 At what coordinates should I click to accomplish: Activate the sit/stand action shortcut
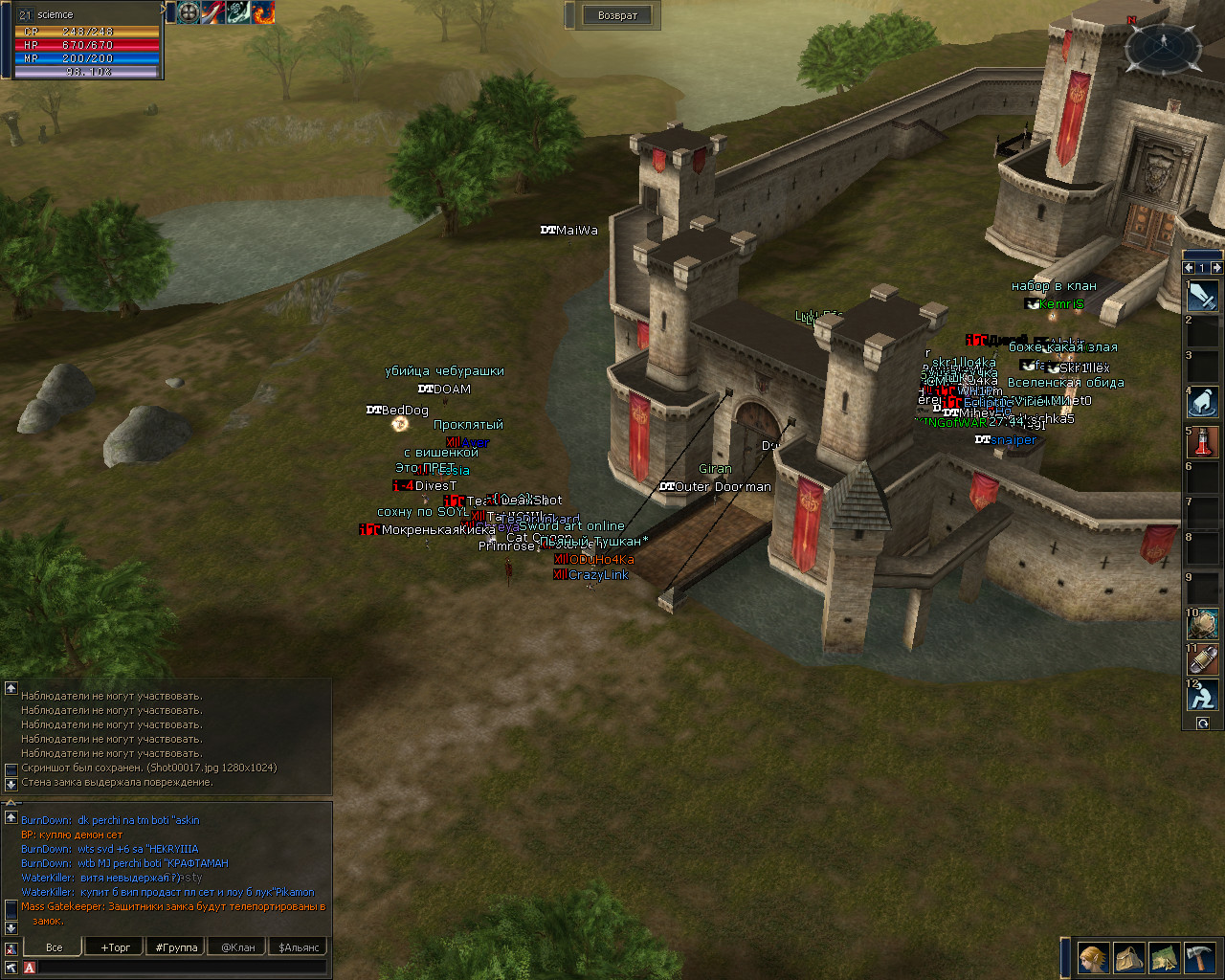1203,696
